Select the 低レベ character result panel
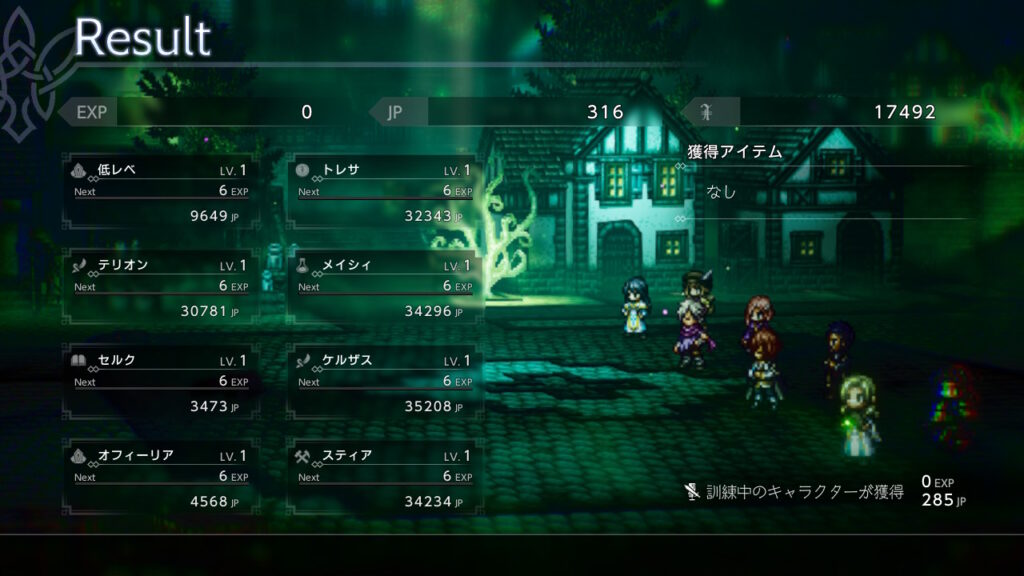 pos(160,192)
